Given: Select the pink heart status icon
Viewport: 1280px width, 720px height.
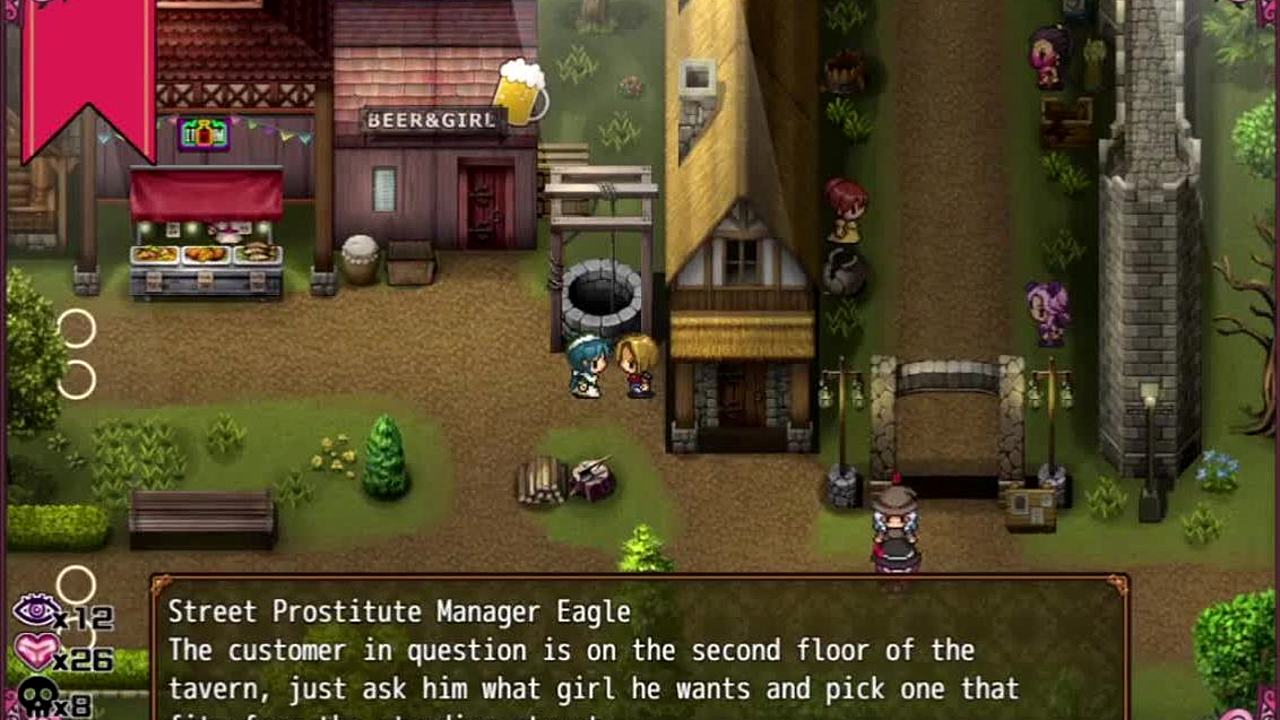Looking at the screenshot, I should pyautogui.click(x=37, y=653).
